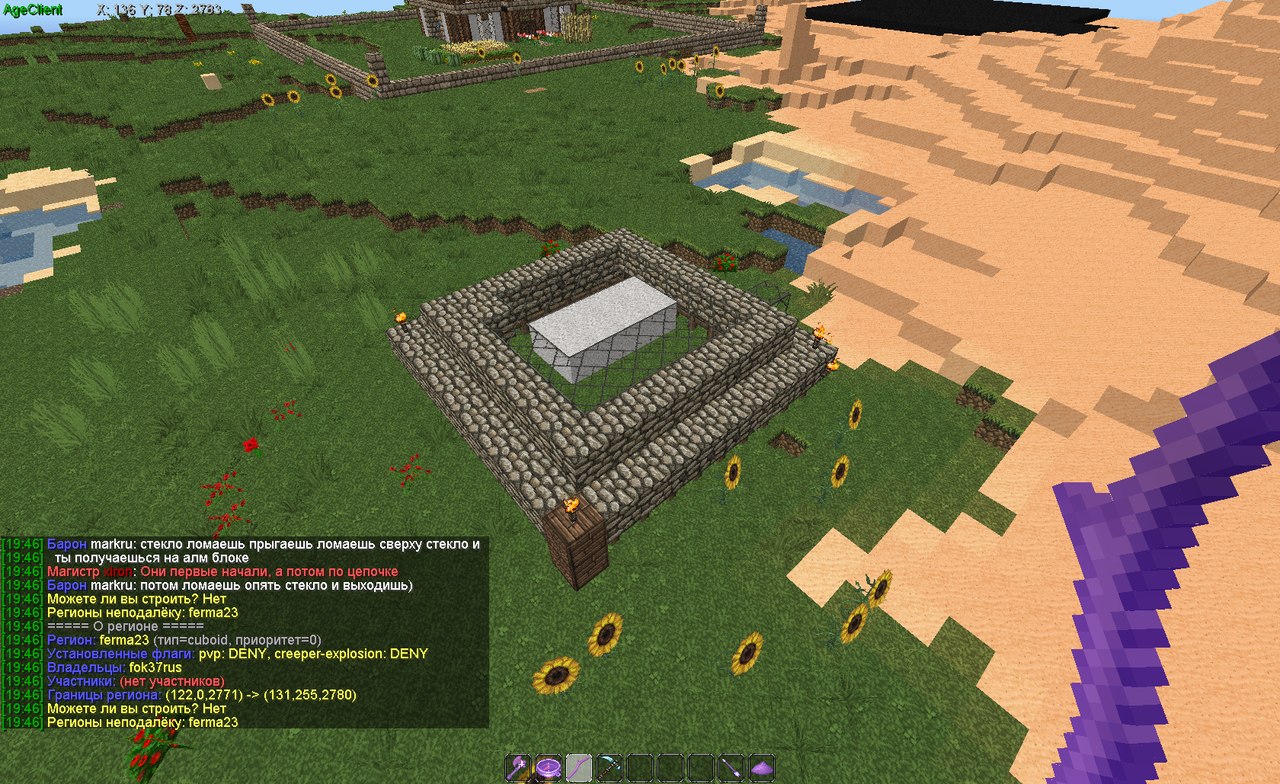1280x784 pixels.
Task: Click the chat log panel
Action: [x=244, y=632]
